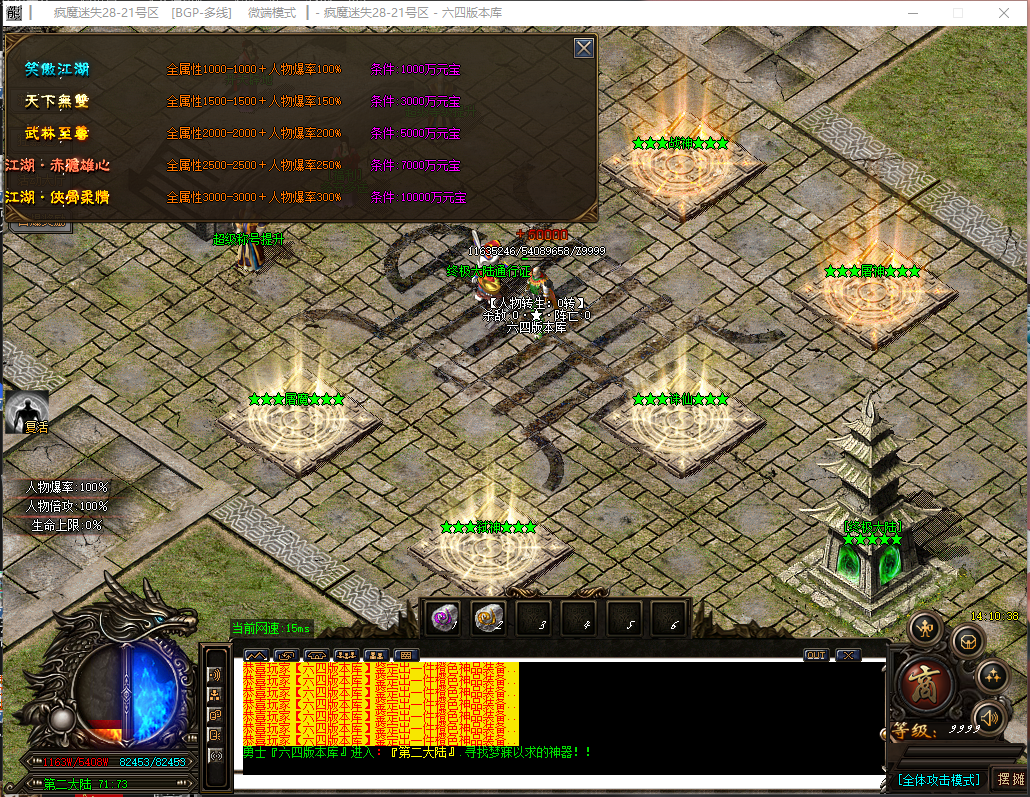Use the purple scroll in hotbar slot 1
1030x797 pixels.
click(442, 619)
